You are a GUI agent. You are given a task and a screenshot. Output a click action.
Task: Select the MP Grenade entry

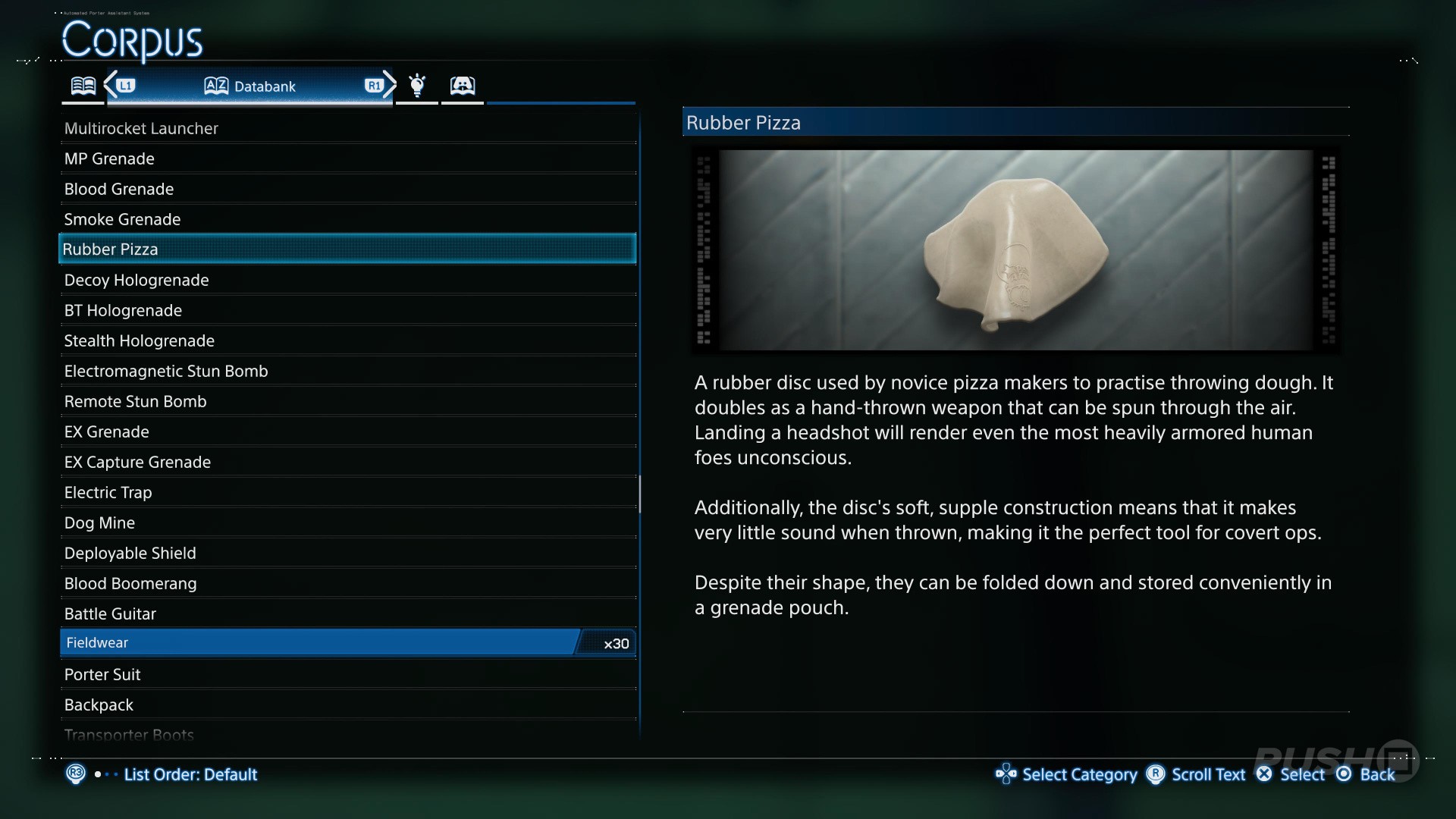coord(109,158)
